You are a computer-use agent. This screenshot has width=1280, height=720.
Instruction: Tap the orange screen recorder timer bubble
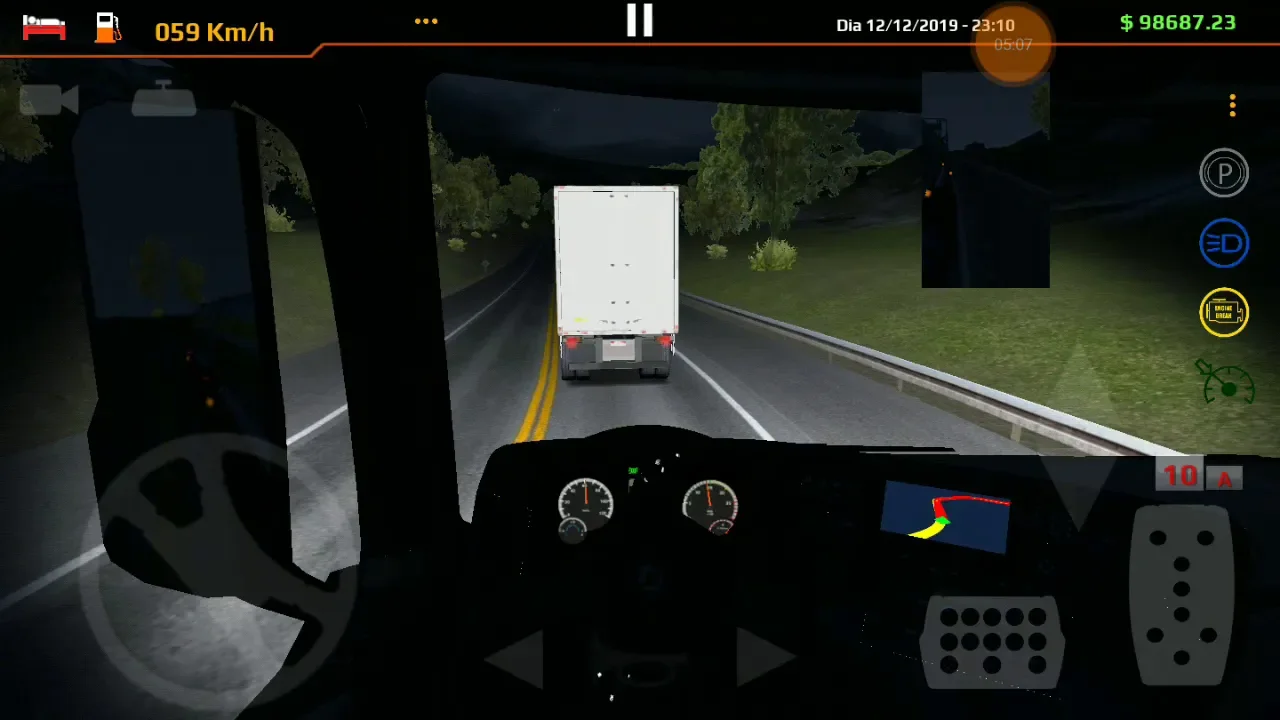pos(1013,45)
